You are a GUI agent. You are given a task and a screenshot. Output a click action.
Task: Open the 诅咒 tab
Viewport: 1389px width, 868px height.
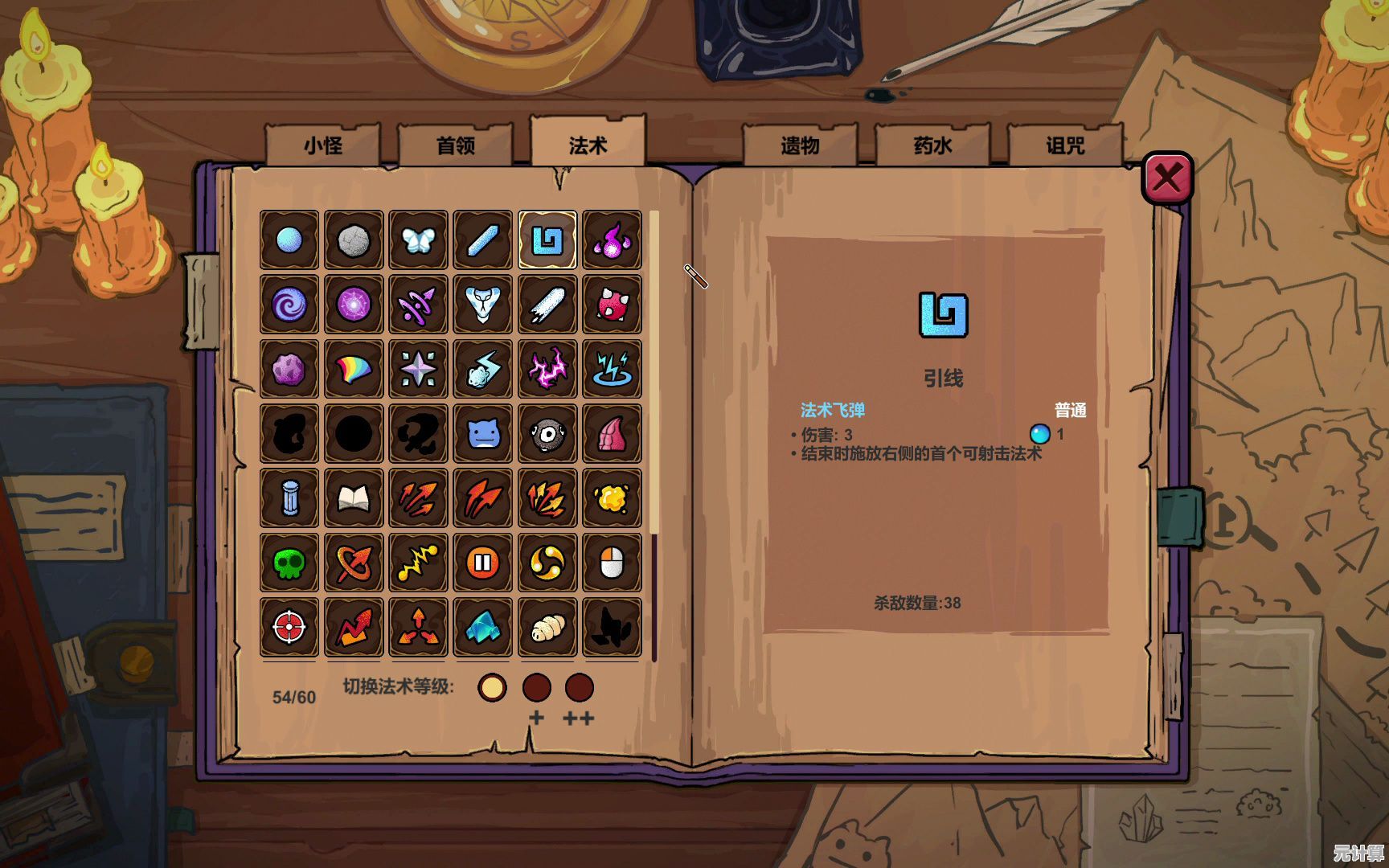click(1065, 145)
